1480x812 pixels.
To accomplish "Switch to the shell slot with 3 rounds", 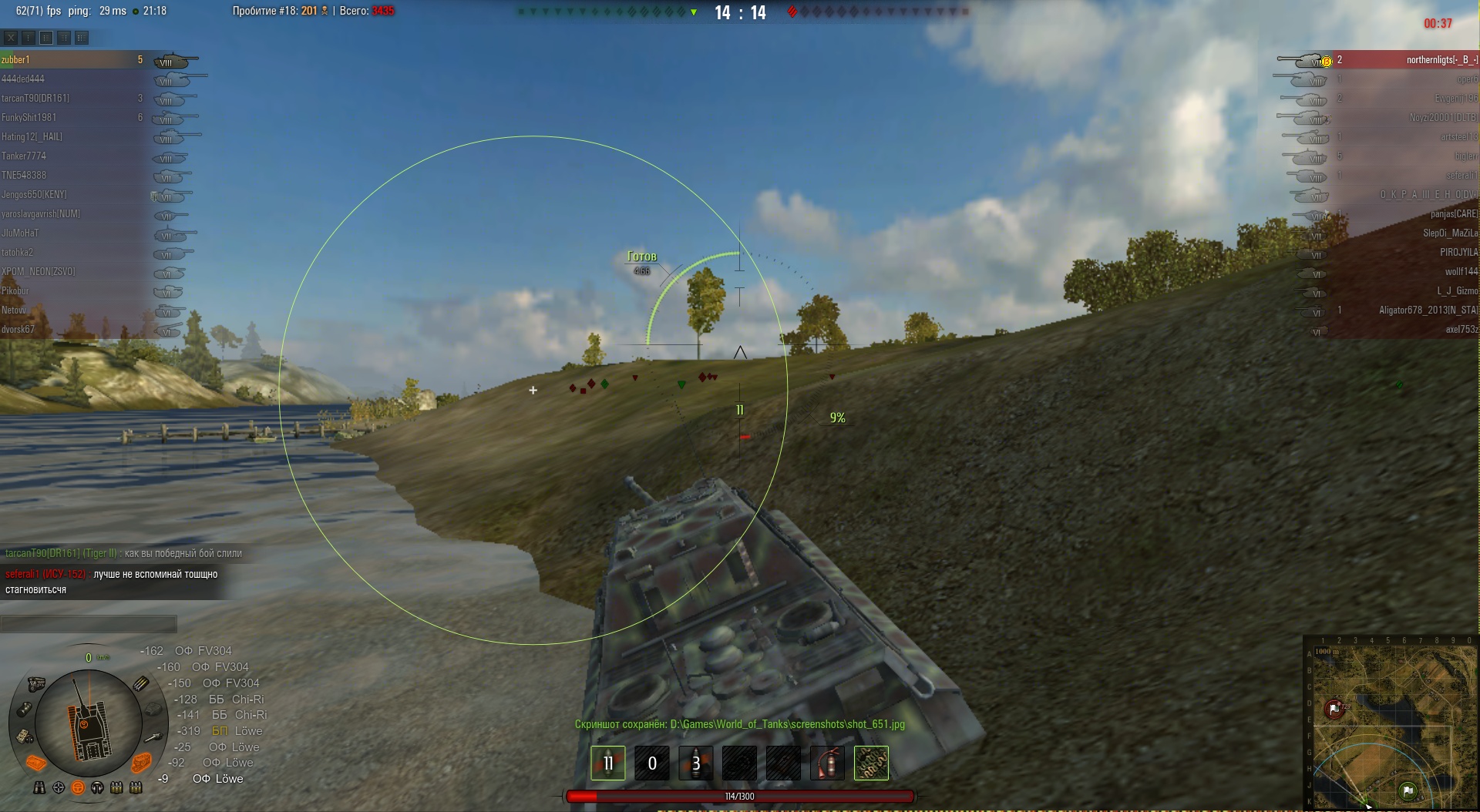I will coord(695,763).
